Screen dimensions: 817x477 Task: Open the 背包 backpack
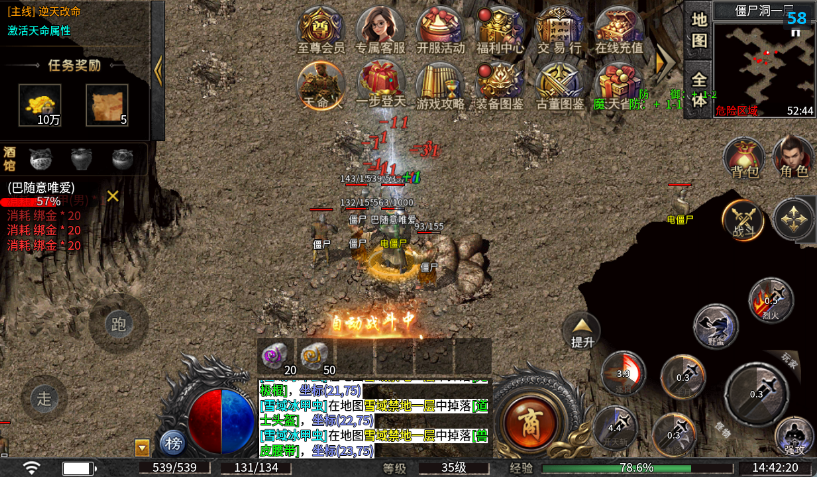(744, 158)
